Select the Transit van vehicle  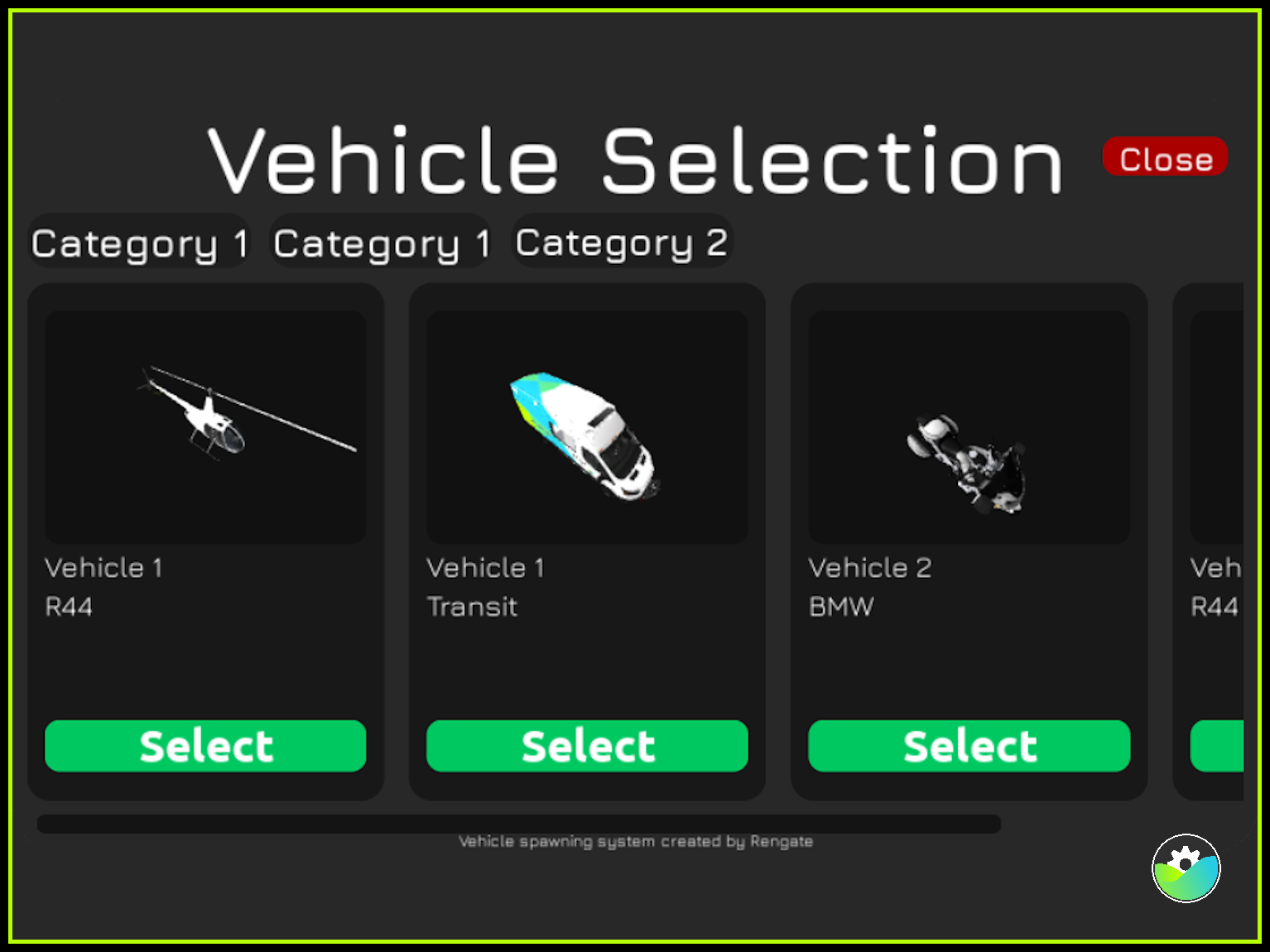(x=586, y=746)
